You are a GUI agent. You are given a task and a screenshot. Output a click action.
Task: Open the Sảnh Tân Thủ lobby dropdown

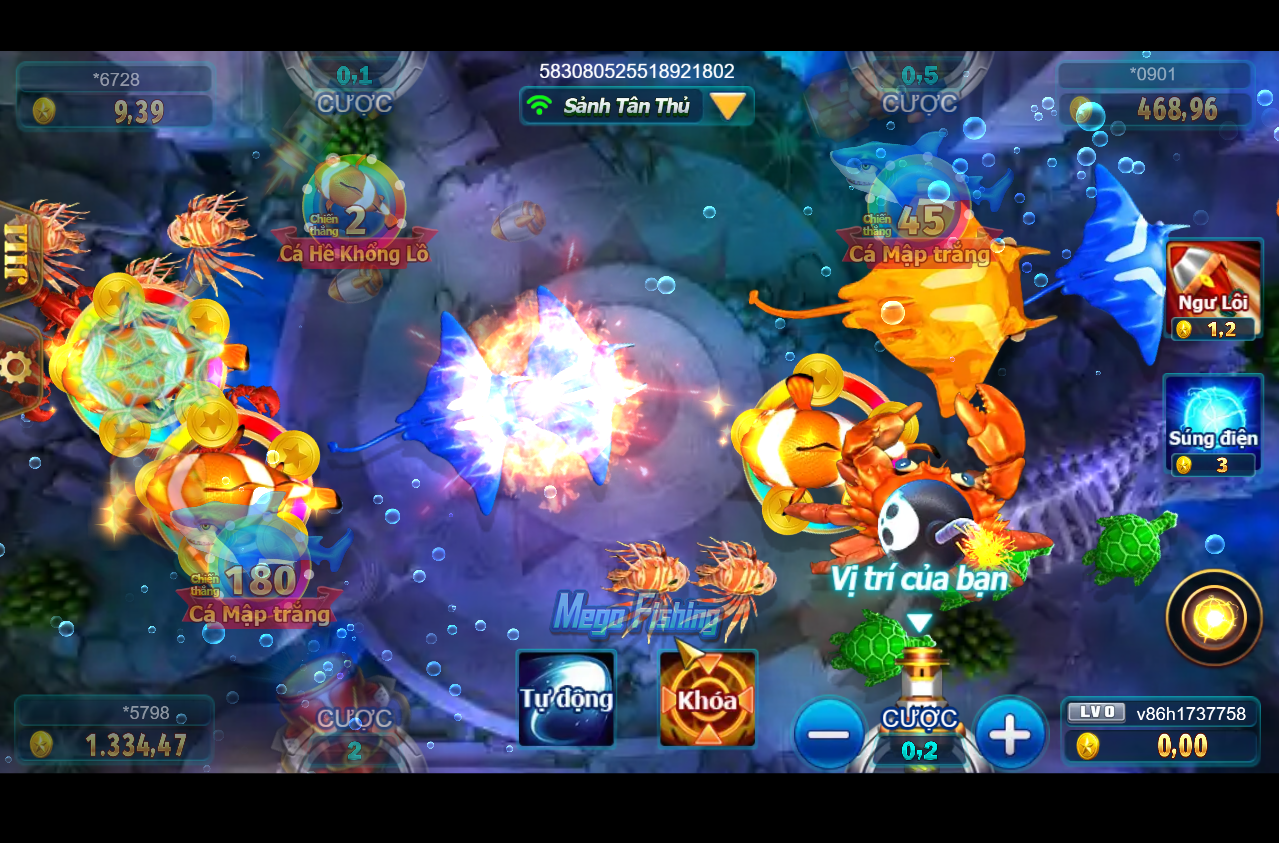(728, 106)
